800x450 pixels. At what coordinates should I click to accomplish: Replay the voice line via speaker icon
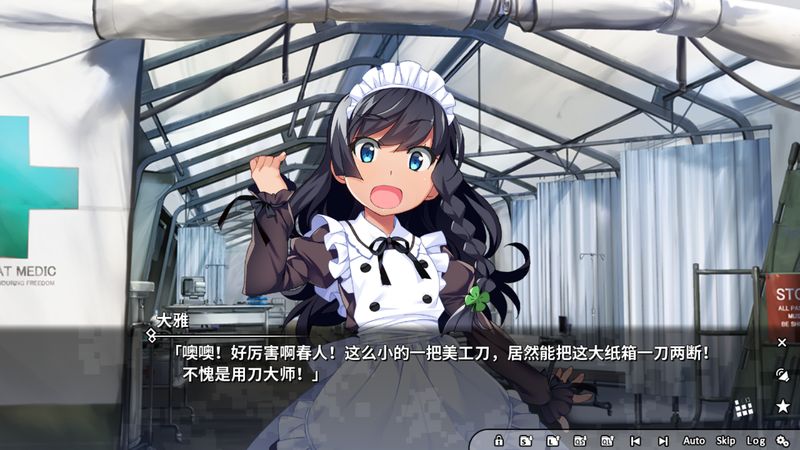point(782,374)
